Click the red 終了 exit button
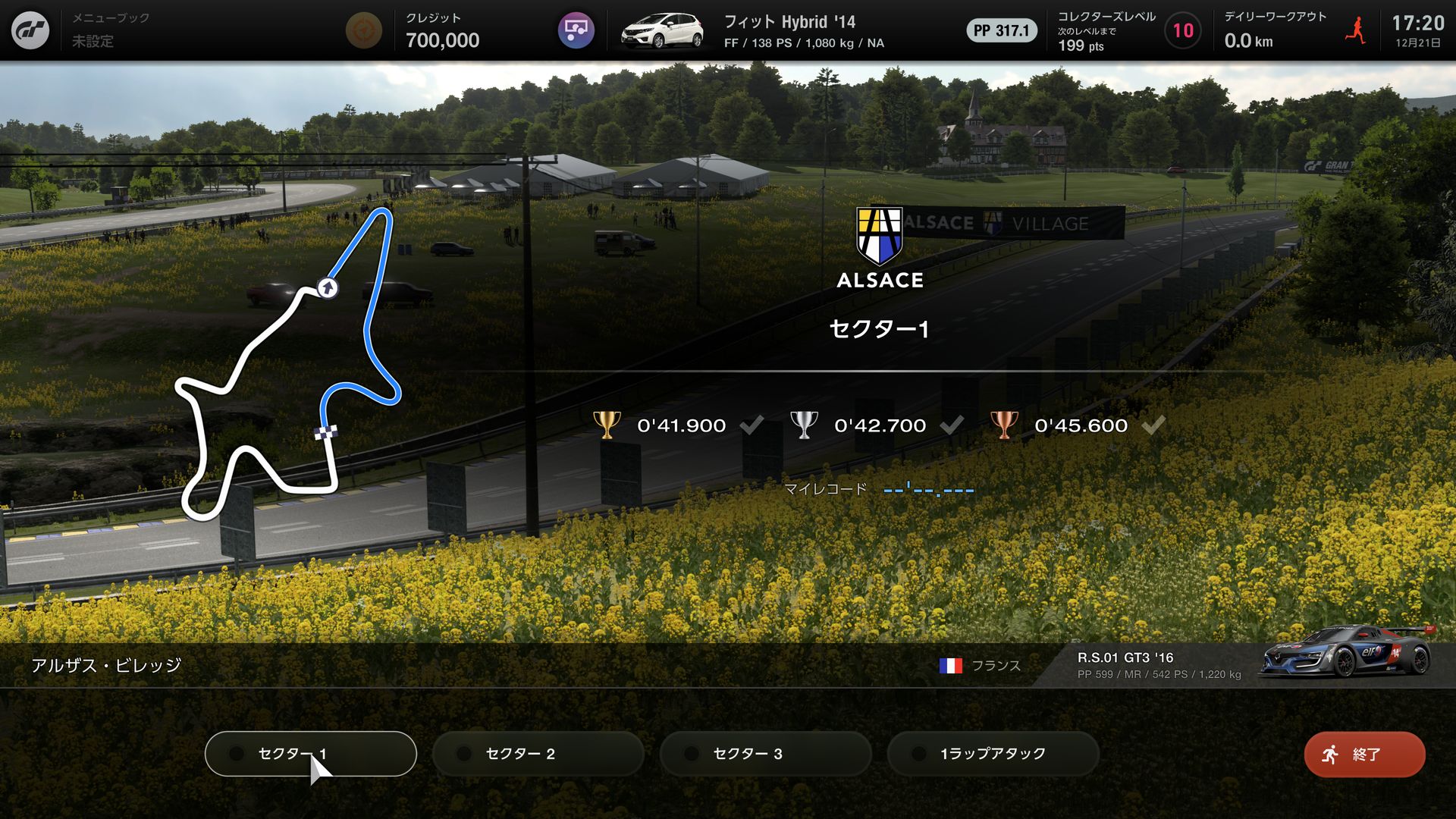 [x=1364, y=755]
